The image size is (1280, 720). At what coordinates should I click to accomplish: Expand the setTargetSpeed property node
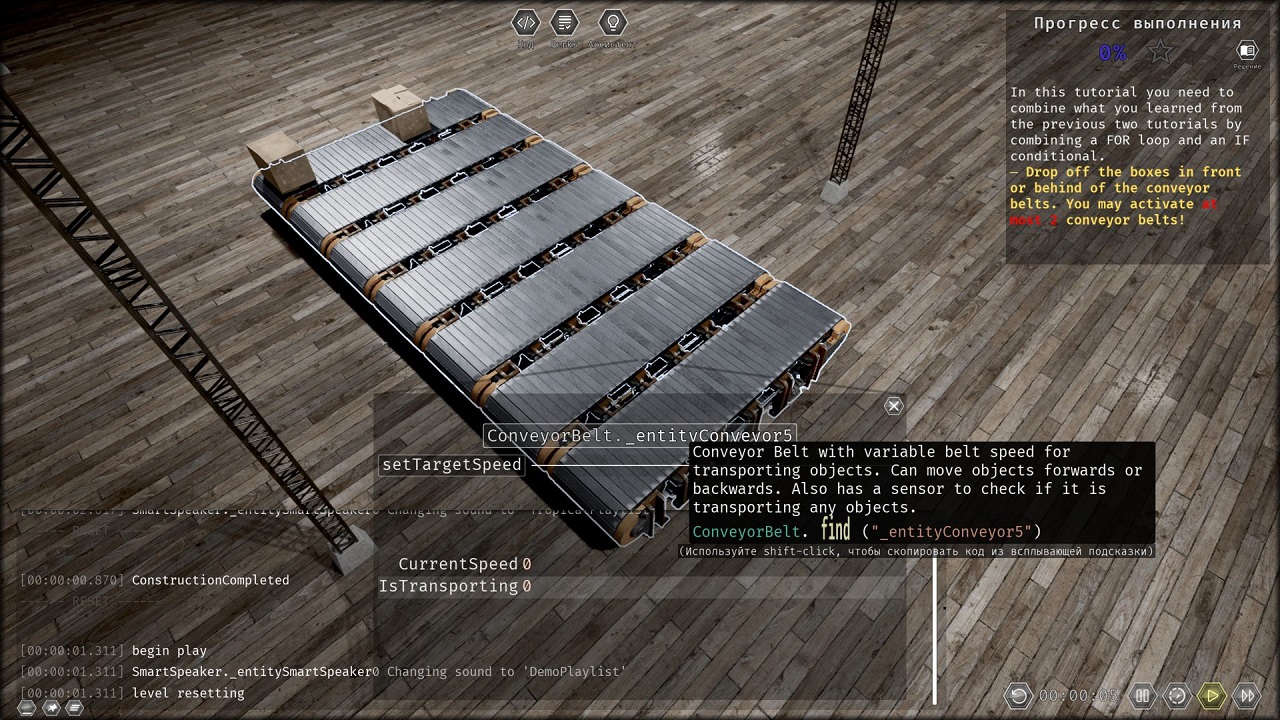coord(451,464)
